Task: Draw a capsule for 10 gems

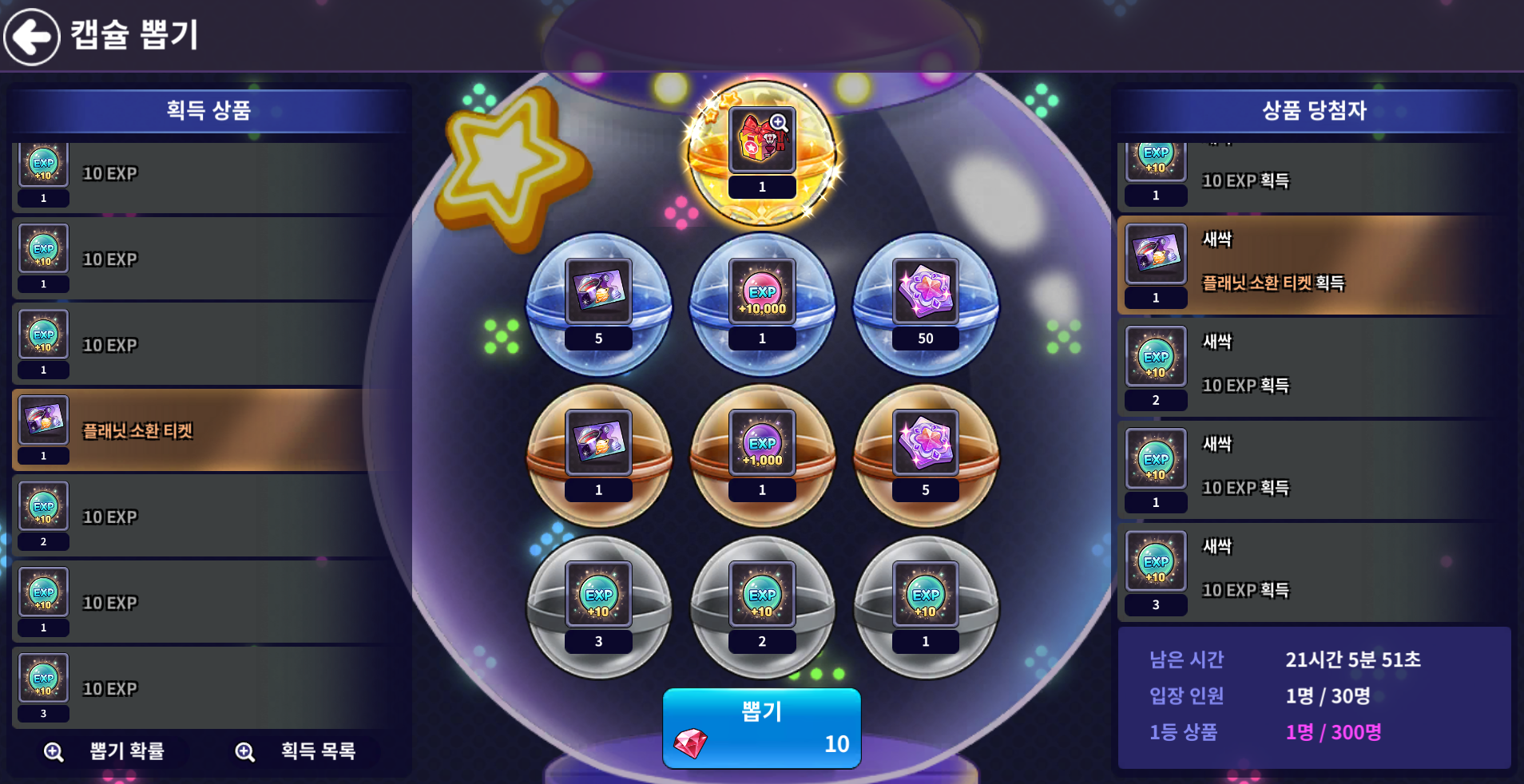Action: [x=761, y=728]
